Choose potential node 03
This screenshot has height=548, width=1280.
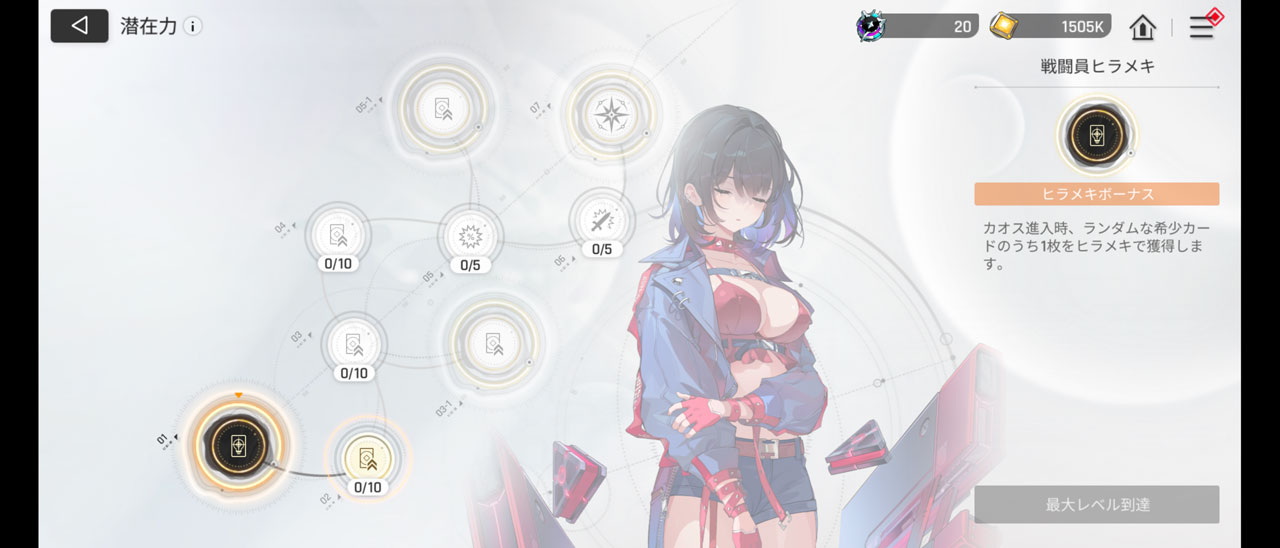tap(353, 344)
